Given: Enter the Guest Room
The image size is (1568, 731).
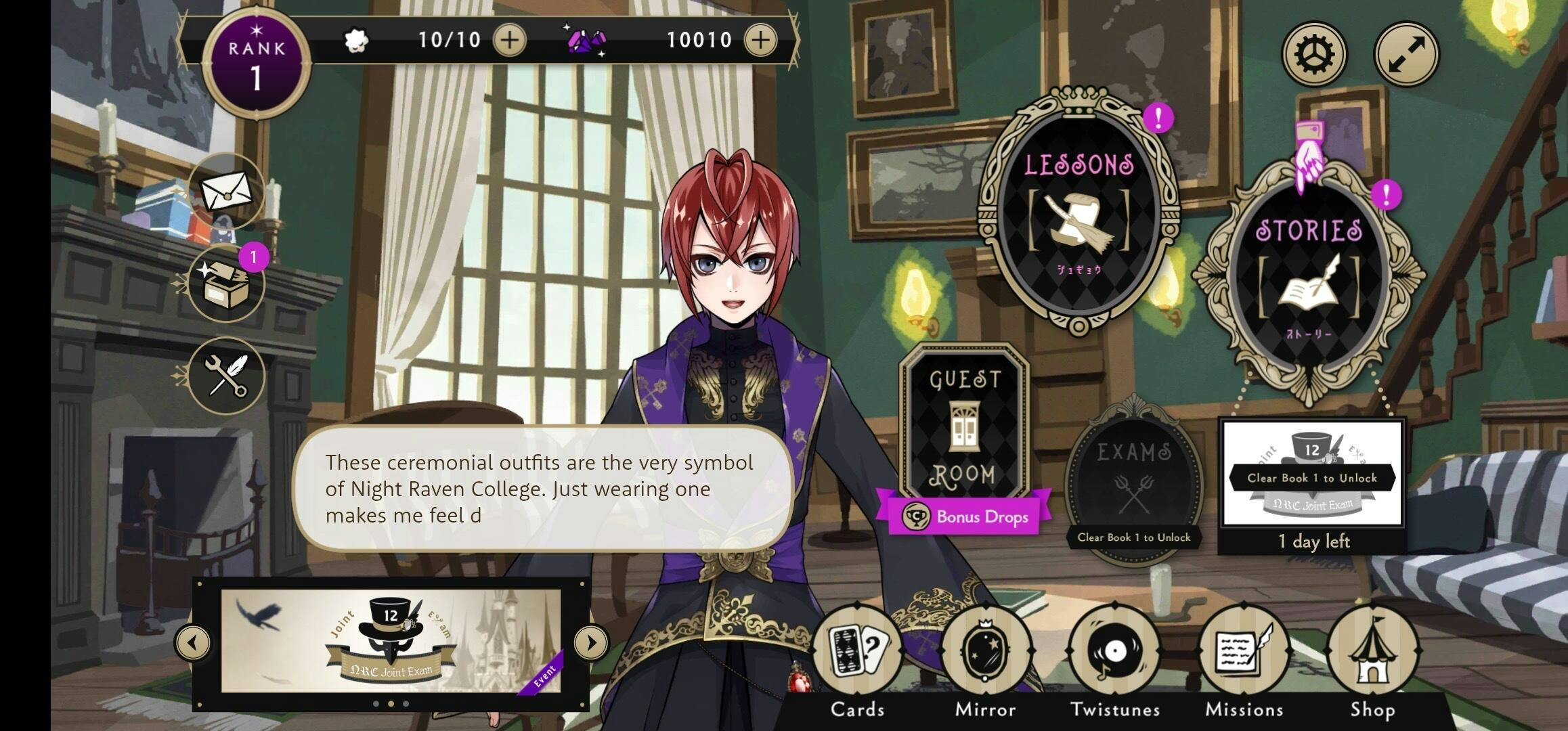Looking at the screenshot, I should [964, 426].
